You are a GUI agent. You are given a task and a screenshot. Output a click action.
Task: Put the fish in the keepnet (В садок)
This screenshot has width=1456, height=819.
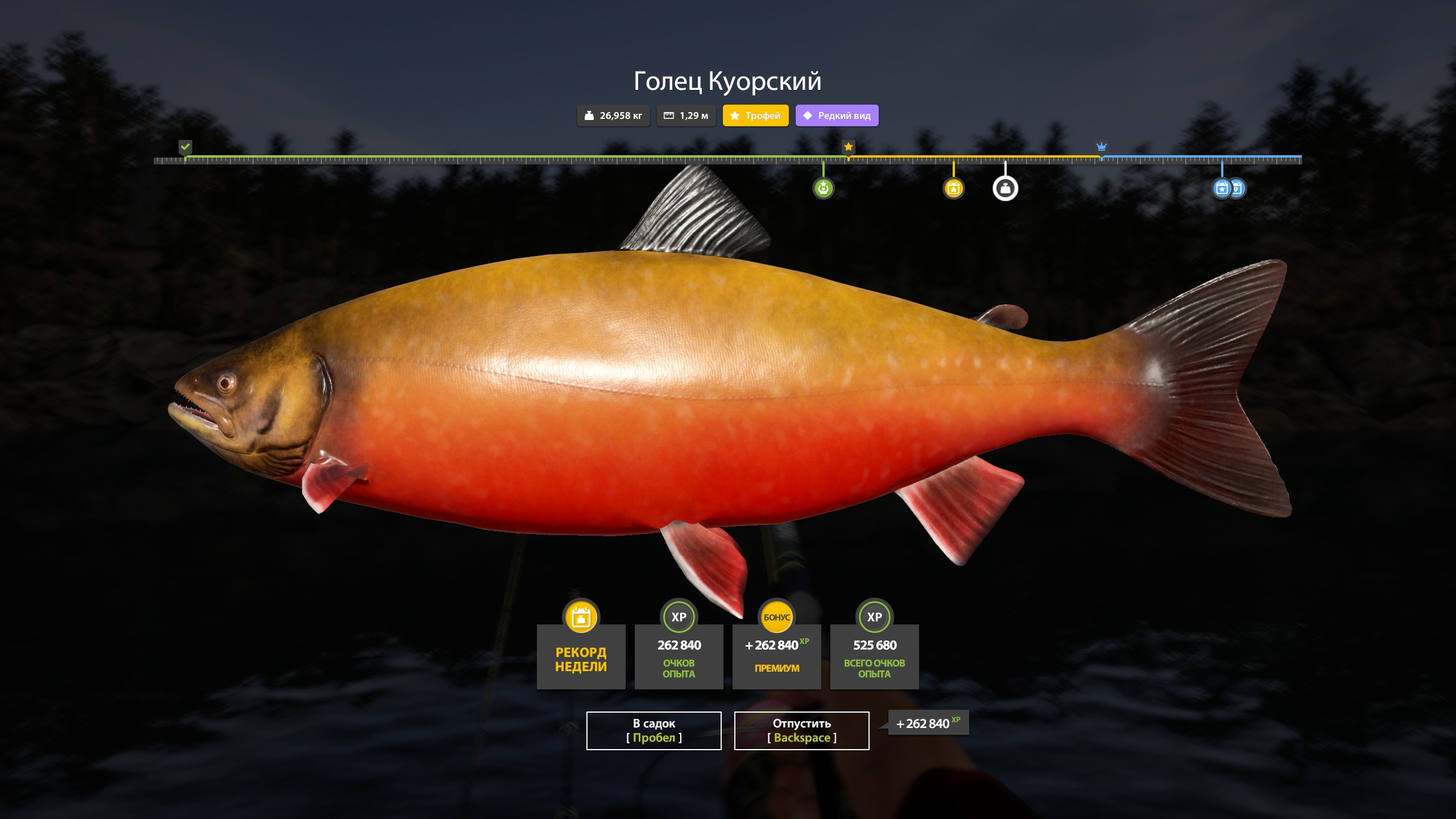click(x=653, y=730)
